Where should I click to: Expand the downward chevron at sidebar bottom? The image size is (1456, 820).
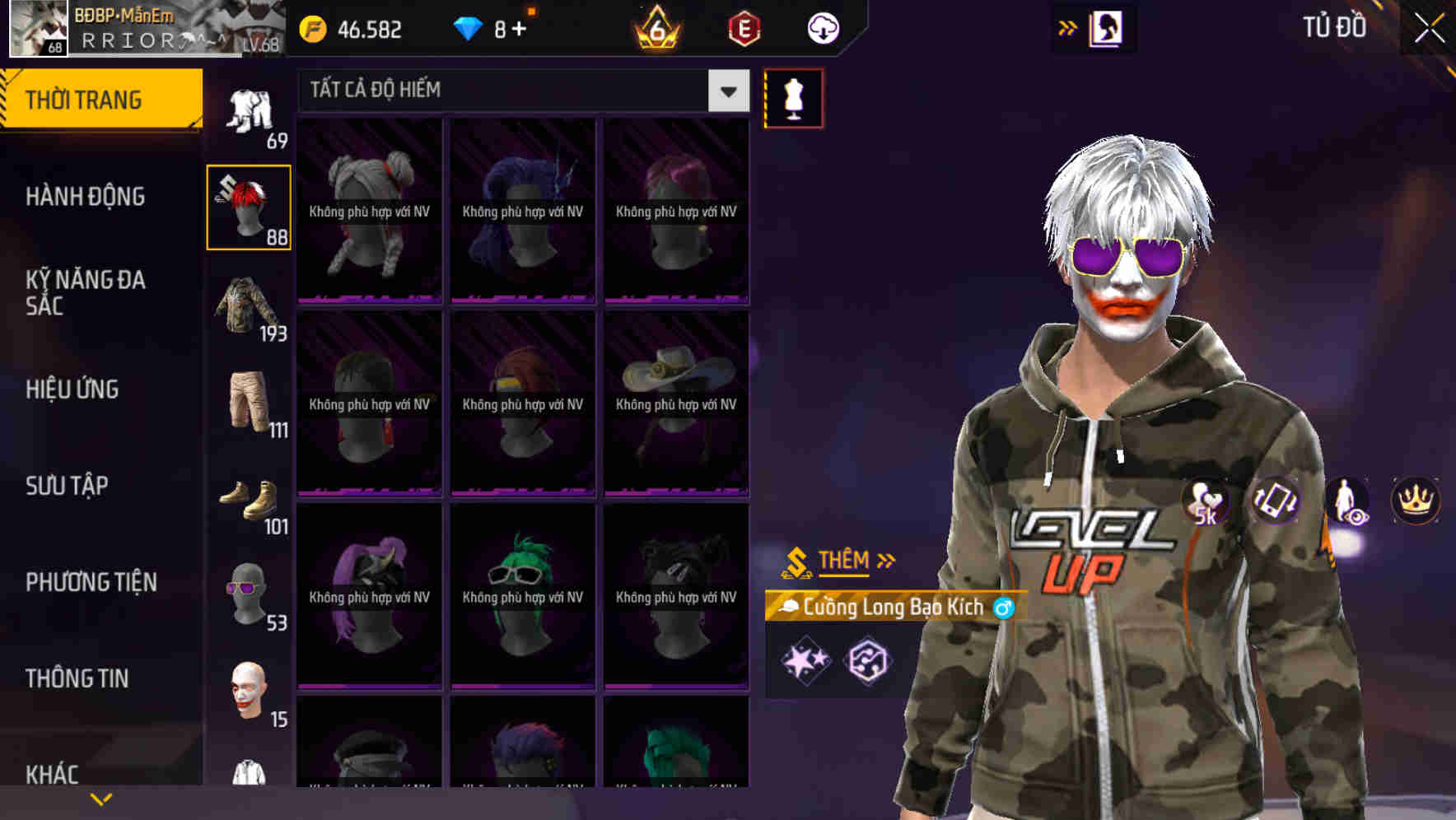(101, 798)
